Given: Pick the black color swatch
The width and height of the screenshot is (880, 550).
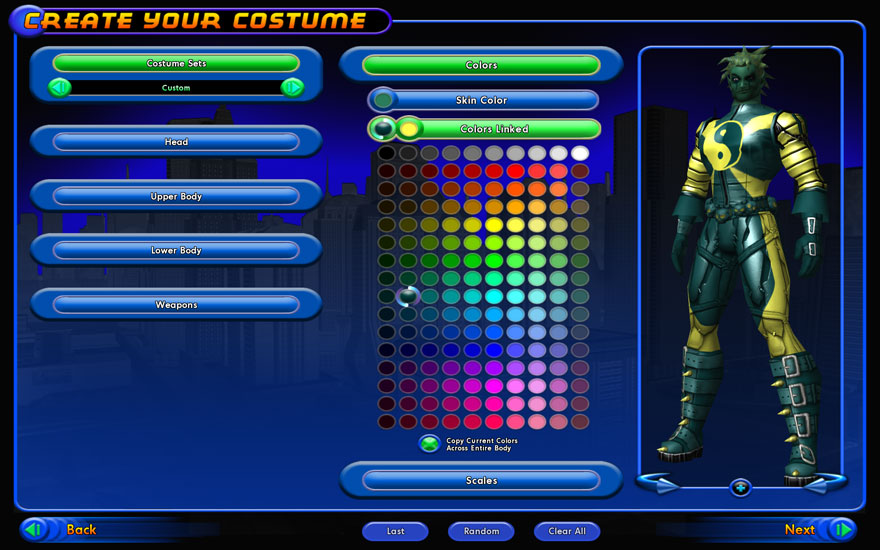Looking at the screenshot, I should [x=386, y=153].
